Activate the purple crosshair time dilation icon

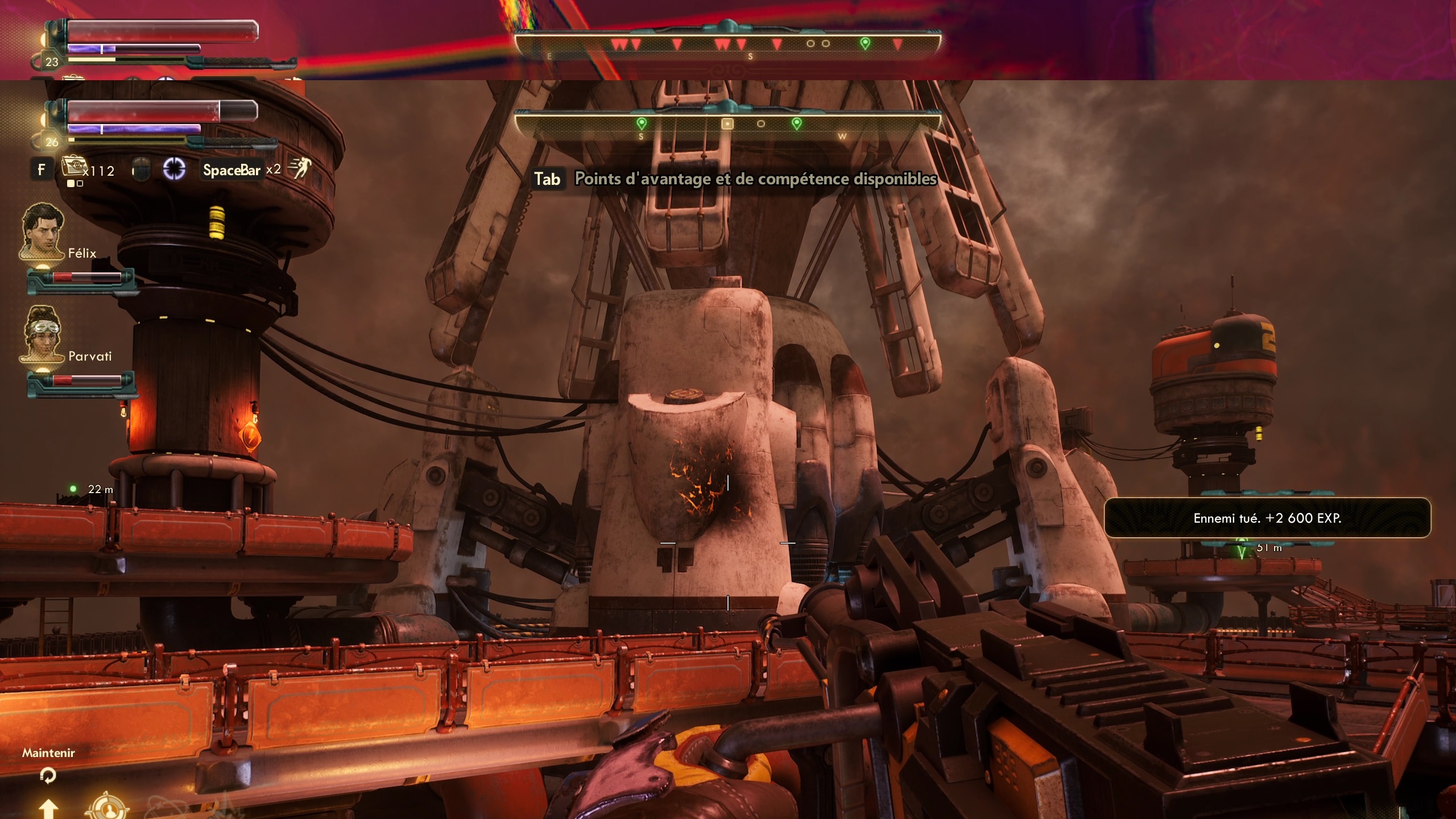pos(174,169)
